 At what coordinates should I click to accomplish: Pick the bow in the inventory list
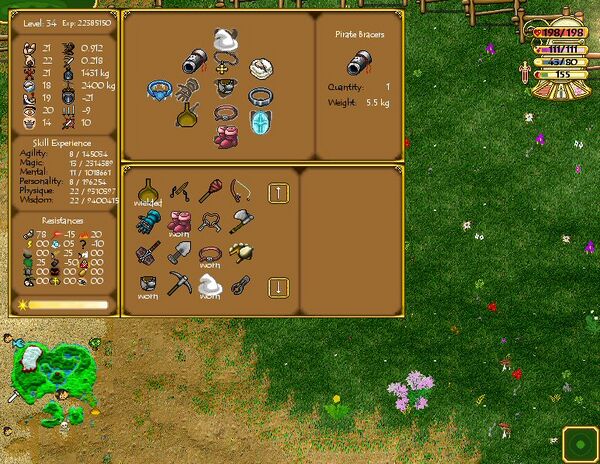point(241,189)
